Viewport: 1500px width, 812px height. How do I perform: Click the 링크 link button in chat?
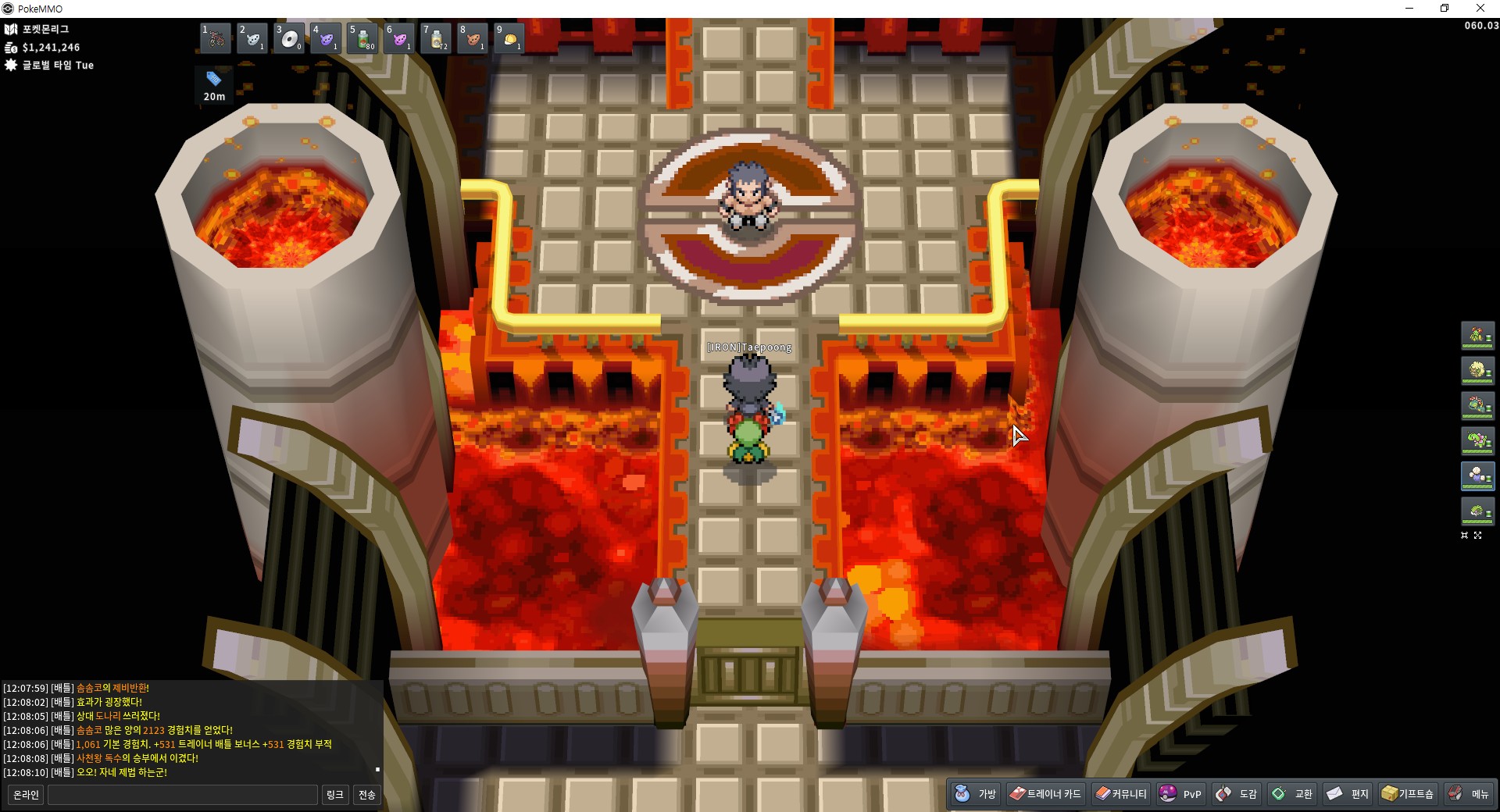pos(334,795)
